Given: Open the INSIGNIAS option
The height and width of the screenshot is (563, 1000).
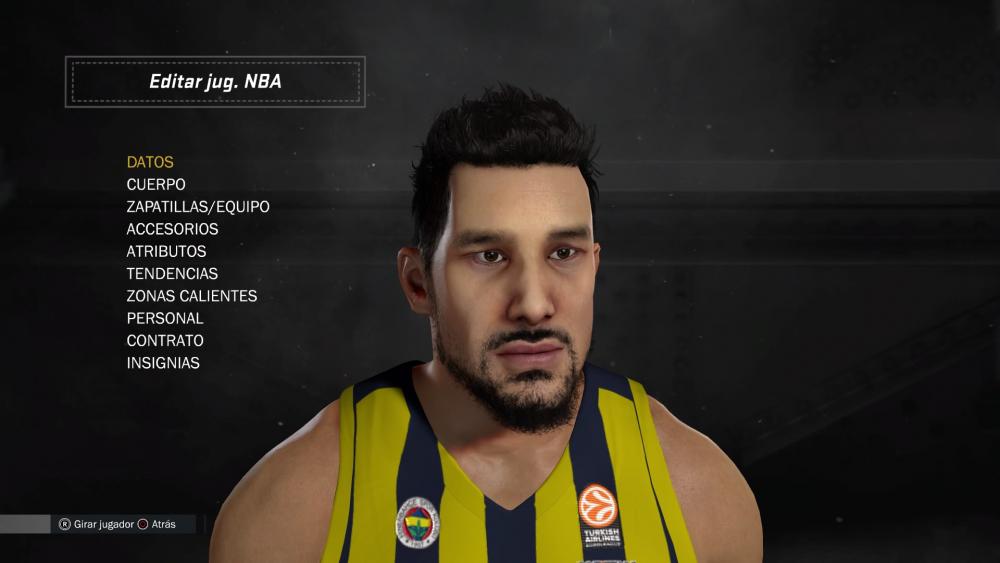Looking at the screenshot, I should click(163, 363).
